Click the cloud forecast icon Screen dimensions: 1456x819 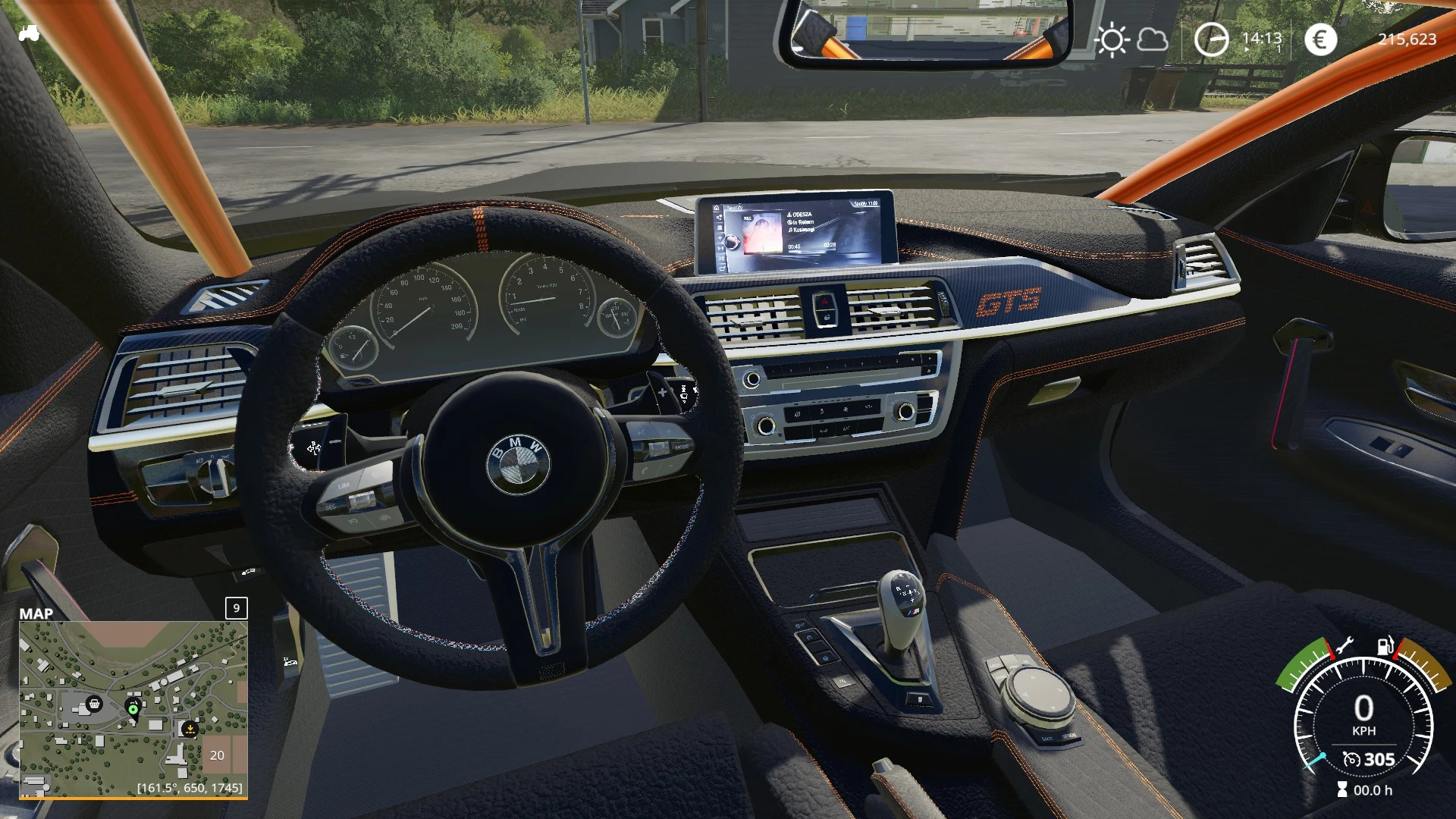[1153, 39]
